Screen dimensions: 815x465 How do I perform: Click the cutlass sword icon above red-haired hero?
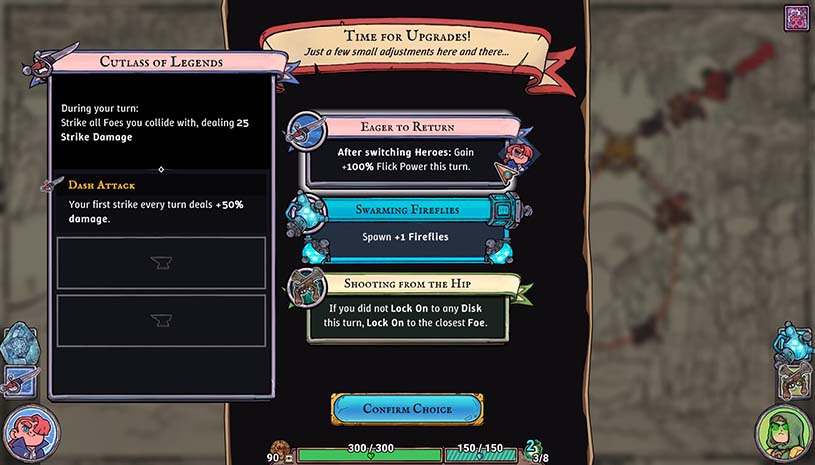click(x=20, y=379)
